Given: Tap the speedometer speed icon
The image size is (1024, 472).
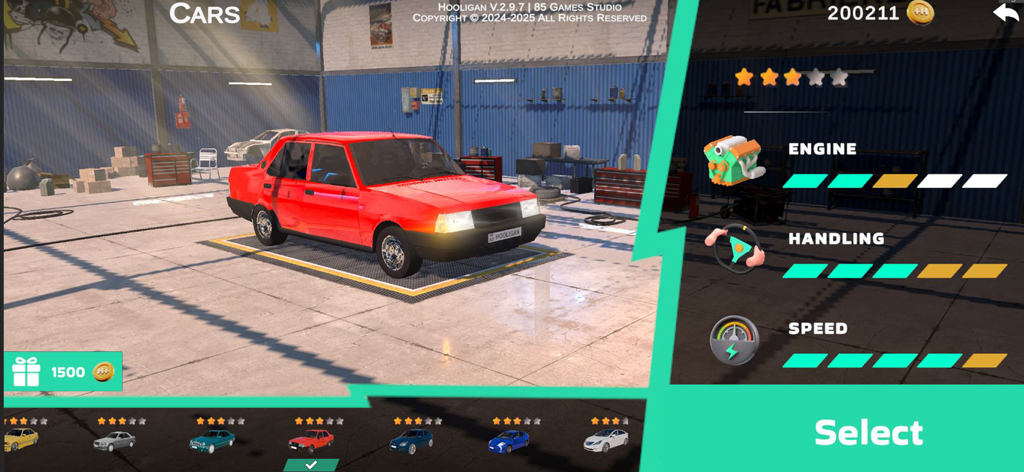Looking at the screenshot, I should (x=734, y=341).
